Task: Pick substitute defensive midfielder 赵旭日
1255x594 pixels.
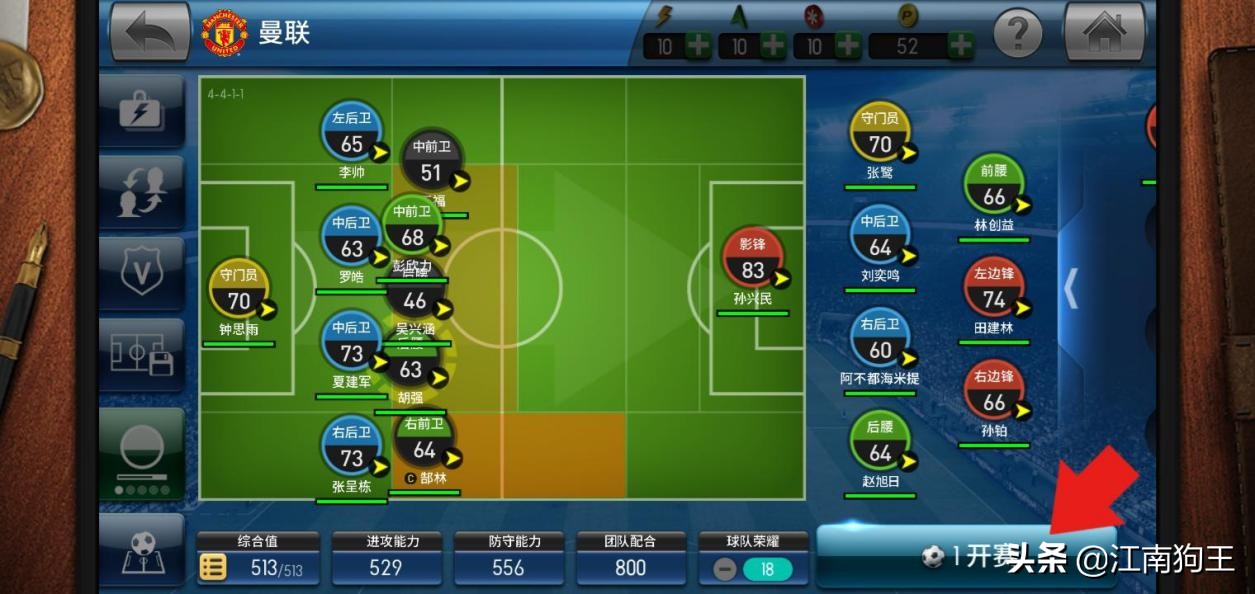Action: pos(880,443)
